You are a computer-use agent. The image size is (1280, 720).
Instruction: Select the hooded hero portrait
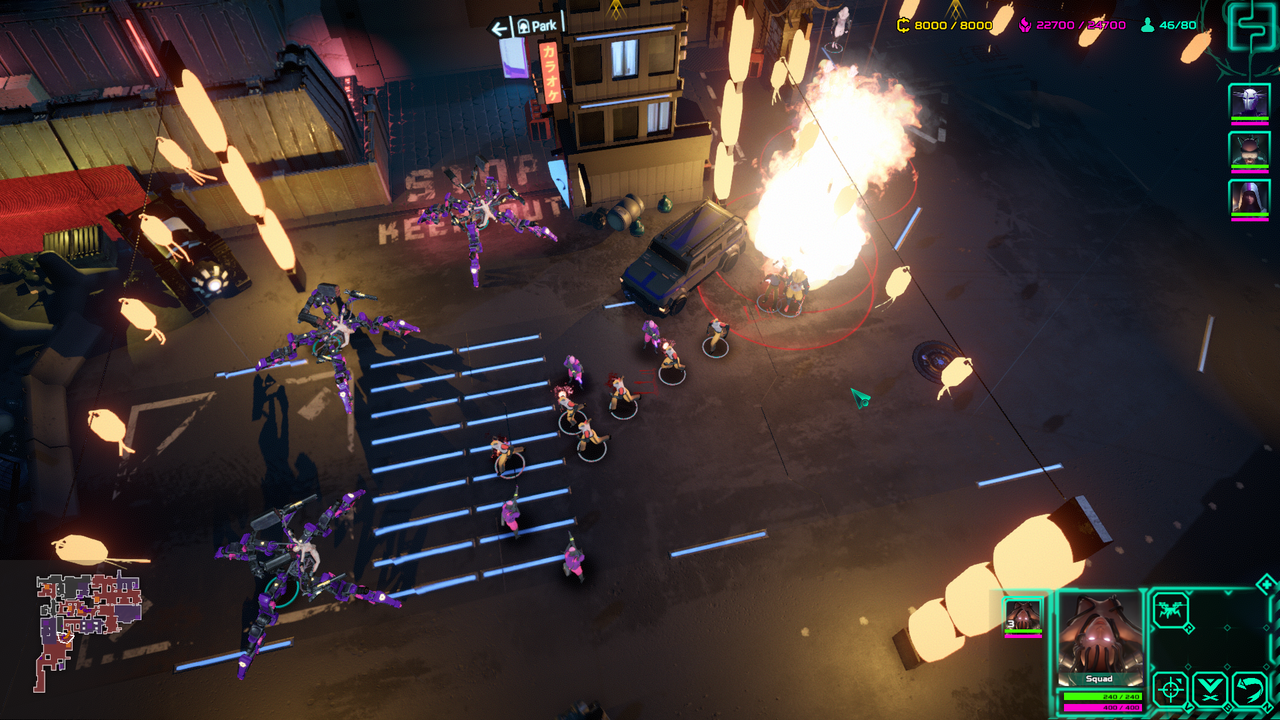[x=1249, y=197]
